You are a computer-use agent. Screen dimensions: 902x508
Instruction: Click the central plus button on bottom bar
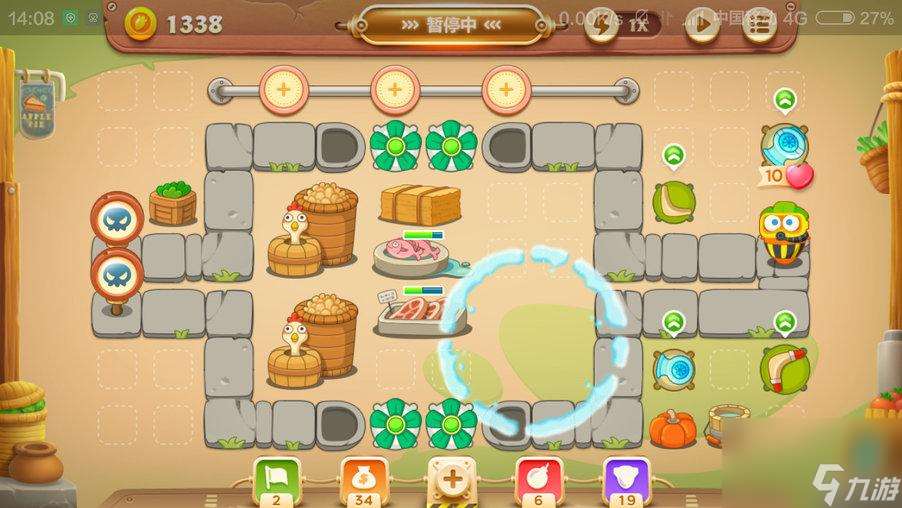(451, 479)
